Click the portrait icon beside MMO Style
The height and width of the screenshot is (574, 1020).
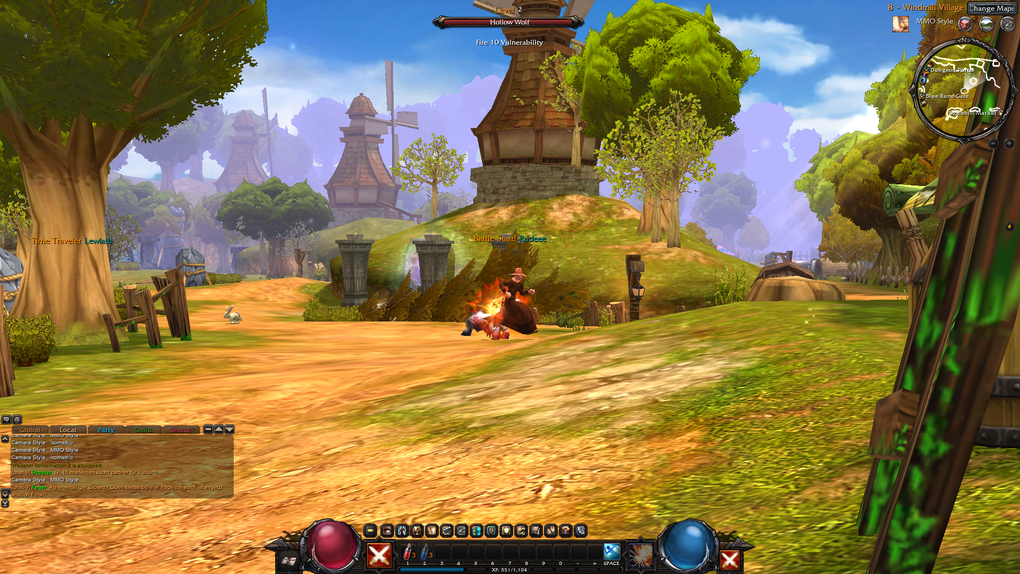click(901, 23)
